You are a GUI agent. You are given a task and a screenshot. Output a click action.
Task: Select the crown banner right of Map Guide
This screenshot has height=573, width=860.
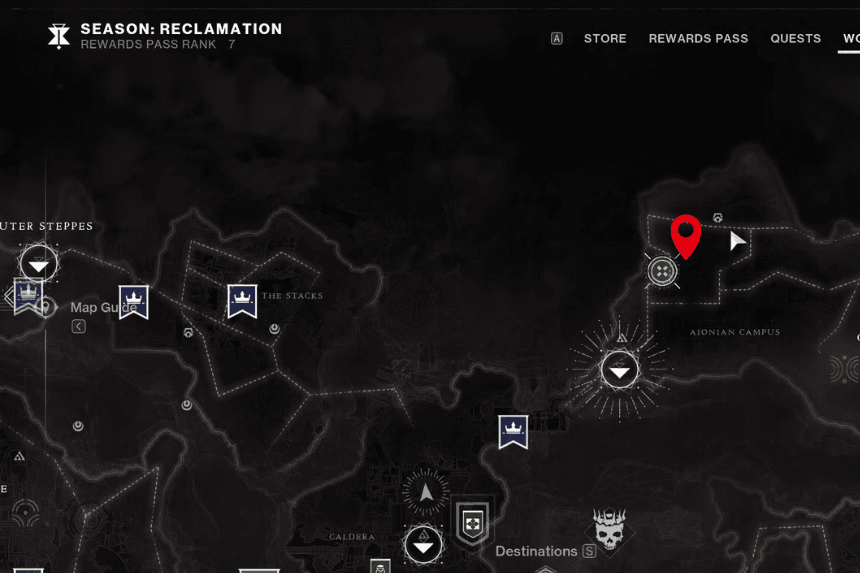pos(133,301)
